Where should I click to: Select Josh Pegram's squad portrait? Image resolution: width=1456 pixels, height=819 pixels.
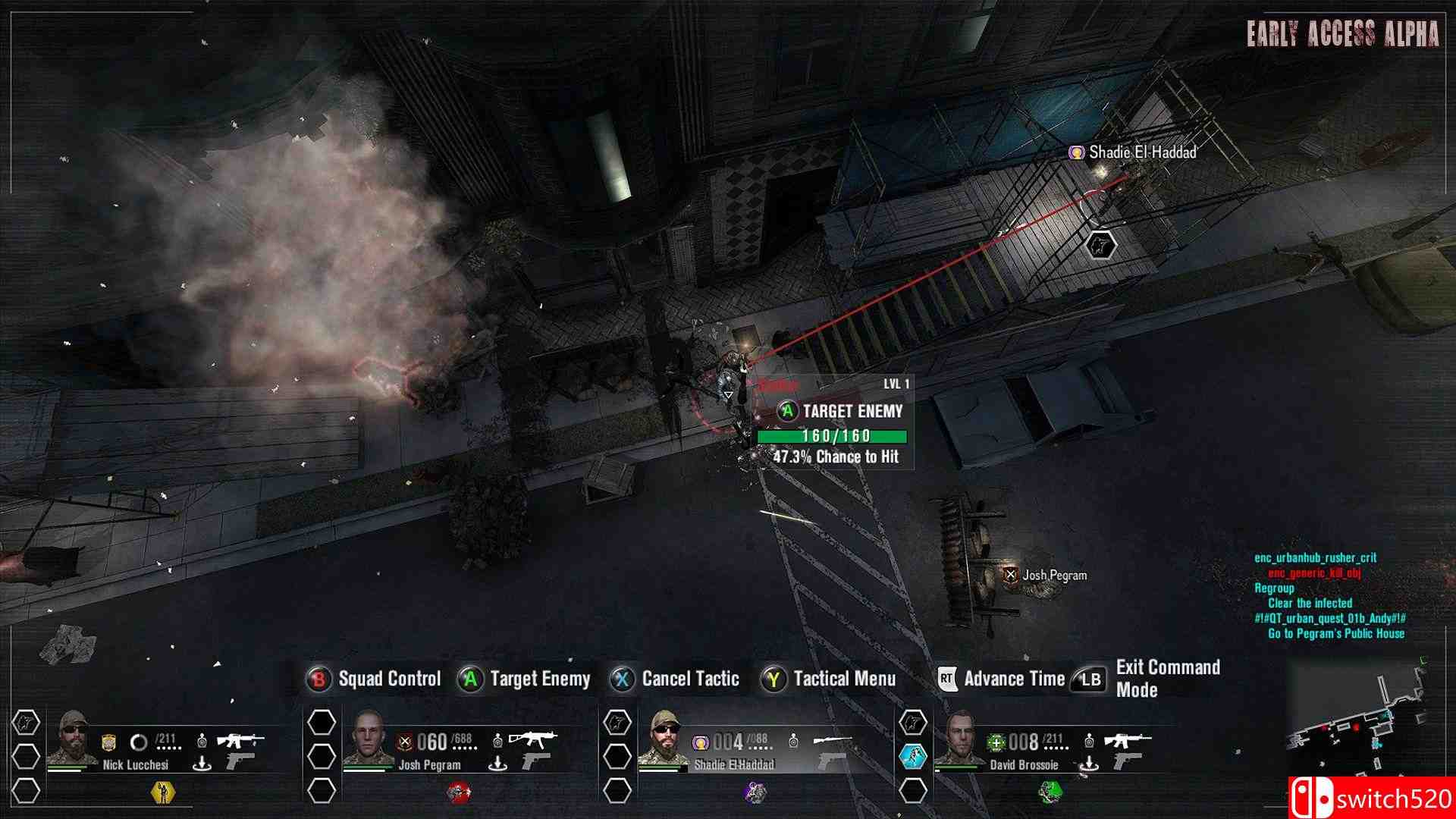pos(369,738)
